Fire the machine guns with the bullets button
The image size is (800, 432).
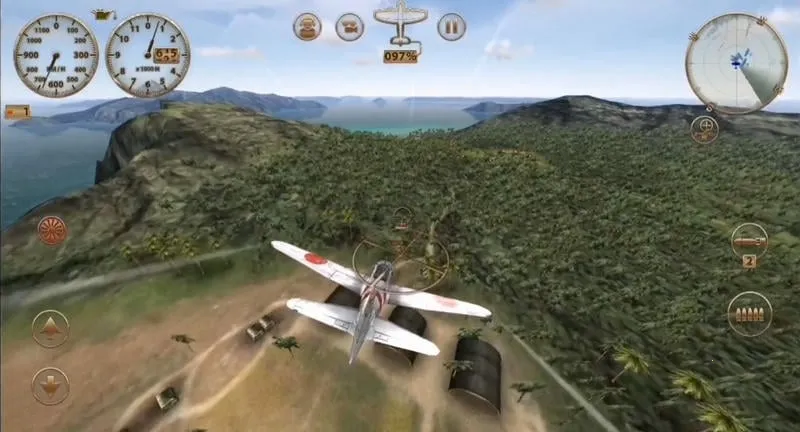click(749, 313)
